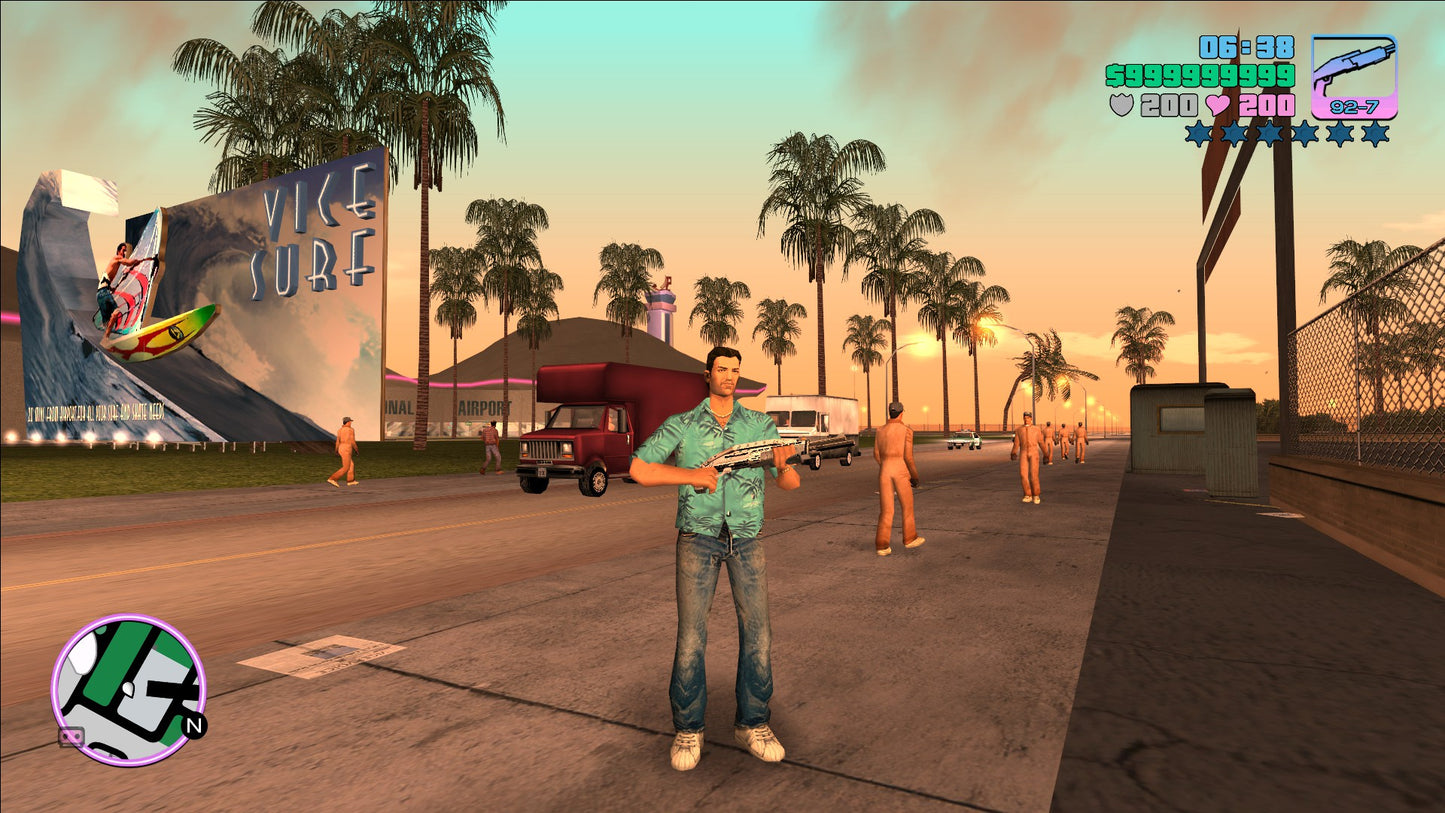Click the AIRPORT sign on the terminal
This screenshot has height=813, width=1445.
click(487, 407)
